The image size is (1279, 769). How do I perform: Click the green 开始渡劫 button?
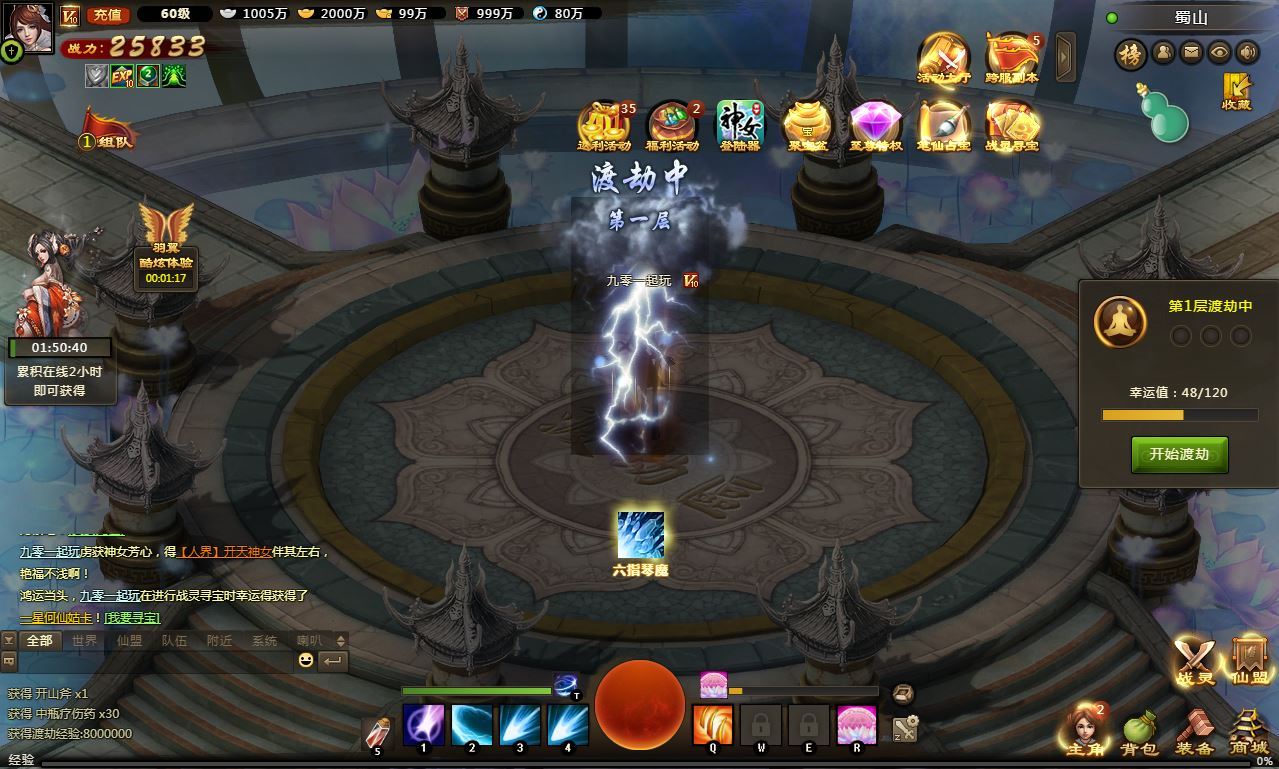tap(1179, 454)
